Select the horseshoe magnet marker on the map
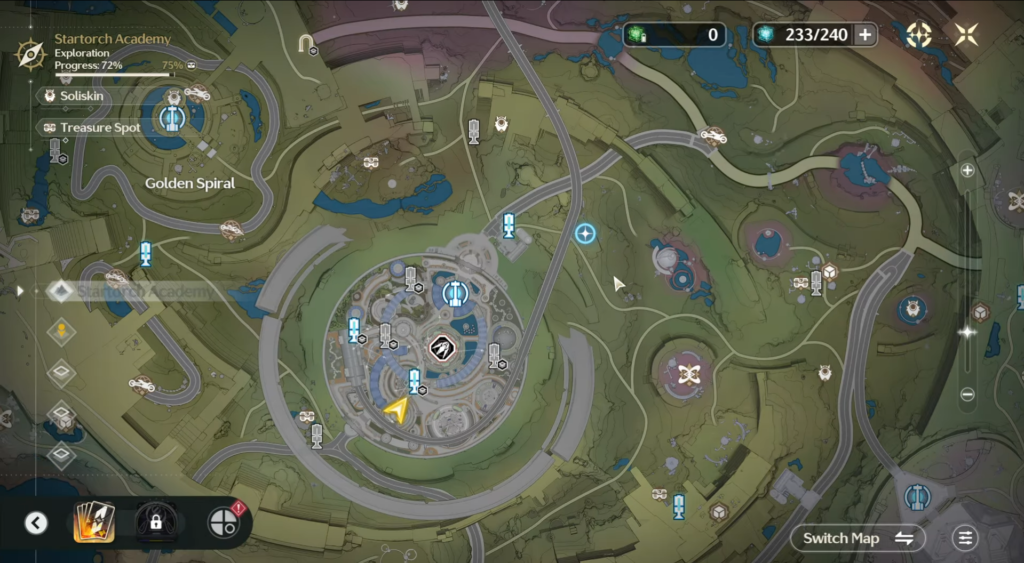Screen dimensions: 1024x563 (x=306, y=42)
